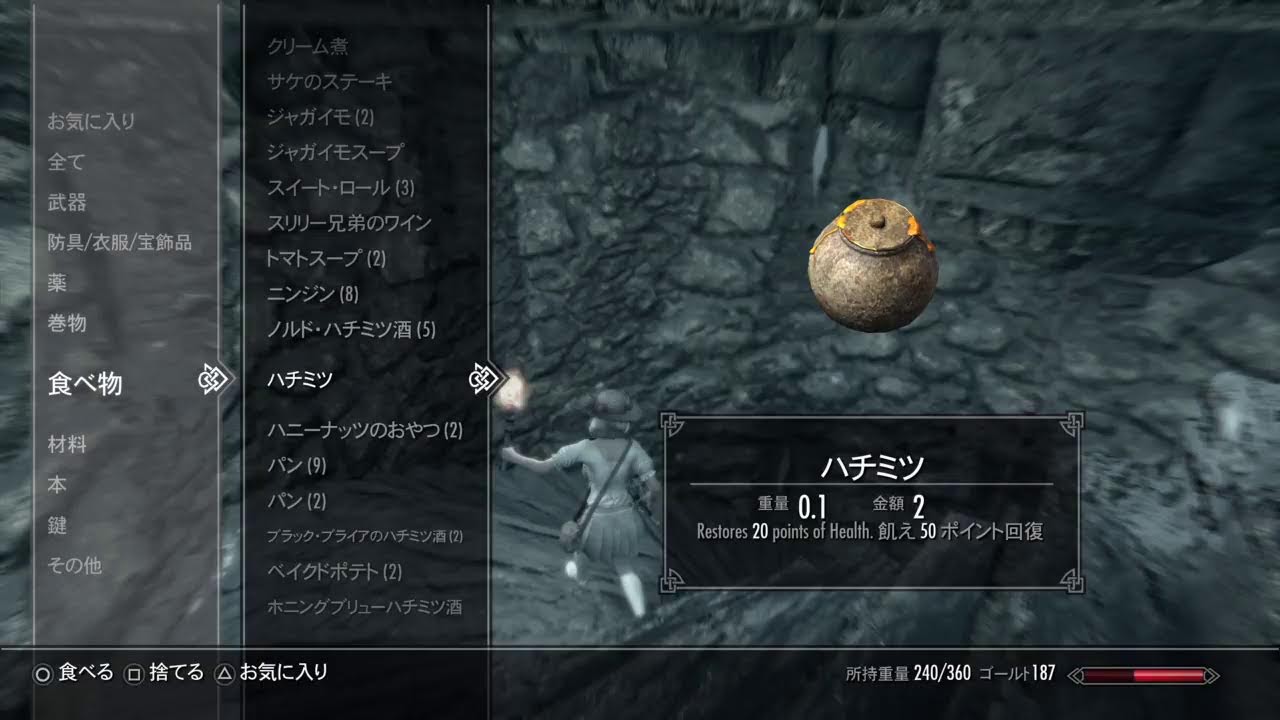Open the その他 category
Screen dimensions: 1280x720
(75, 566)
